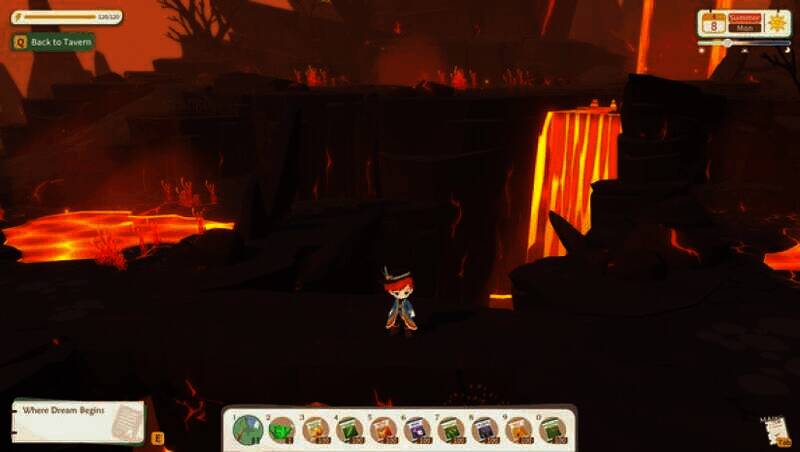Select the orange seed packet in slot 3
This screenshot has height=452, width=800.
[x=316, y=430]
